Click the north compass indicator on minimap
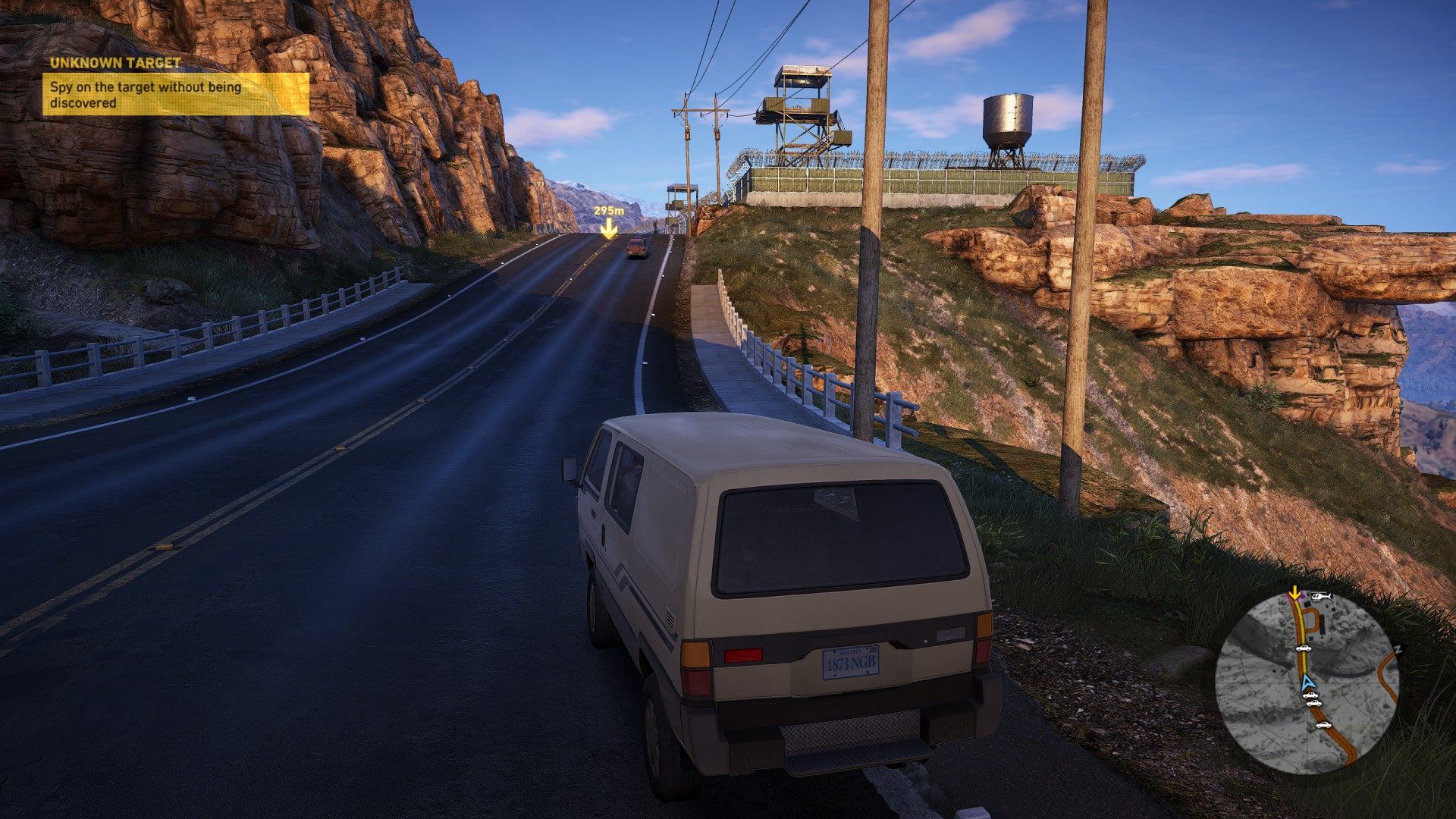 (x=1397, y=650)
